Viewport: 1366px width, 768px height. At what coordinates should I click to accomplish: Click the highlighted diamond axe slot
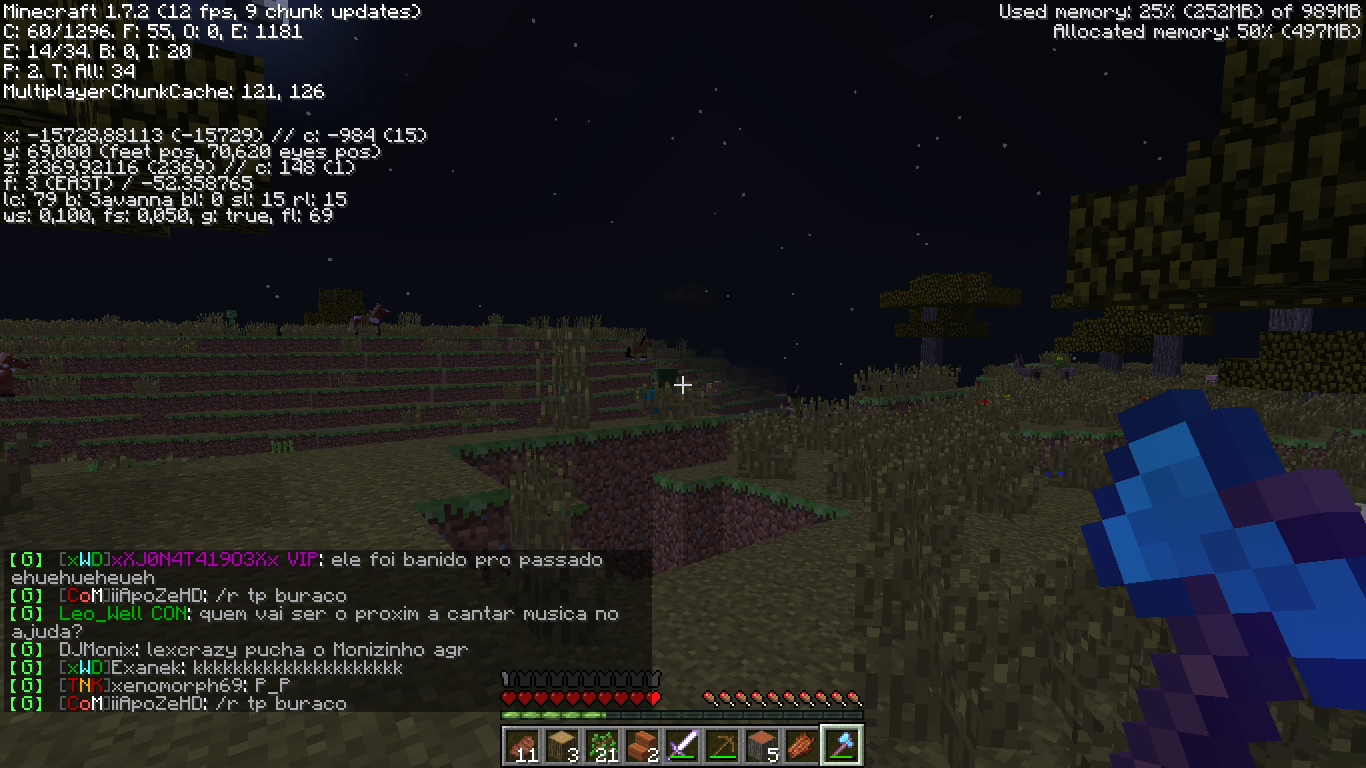[x=841, y=745]
